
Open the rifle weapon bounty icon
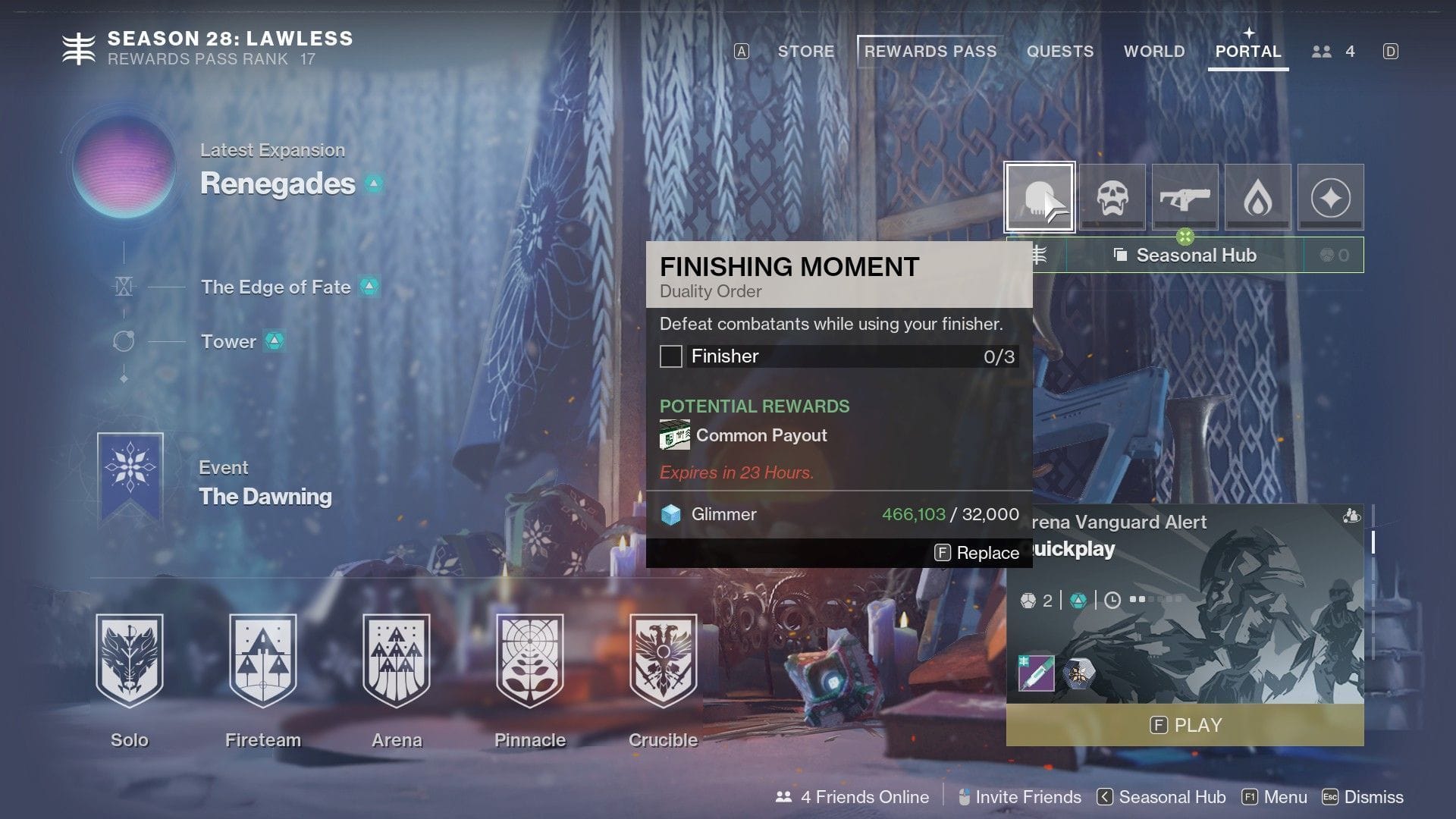(1185, 196)
